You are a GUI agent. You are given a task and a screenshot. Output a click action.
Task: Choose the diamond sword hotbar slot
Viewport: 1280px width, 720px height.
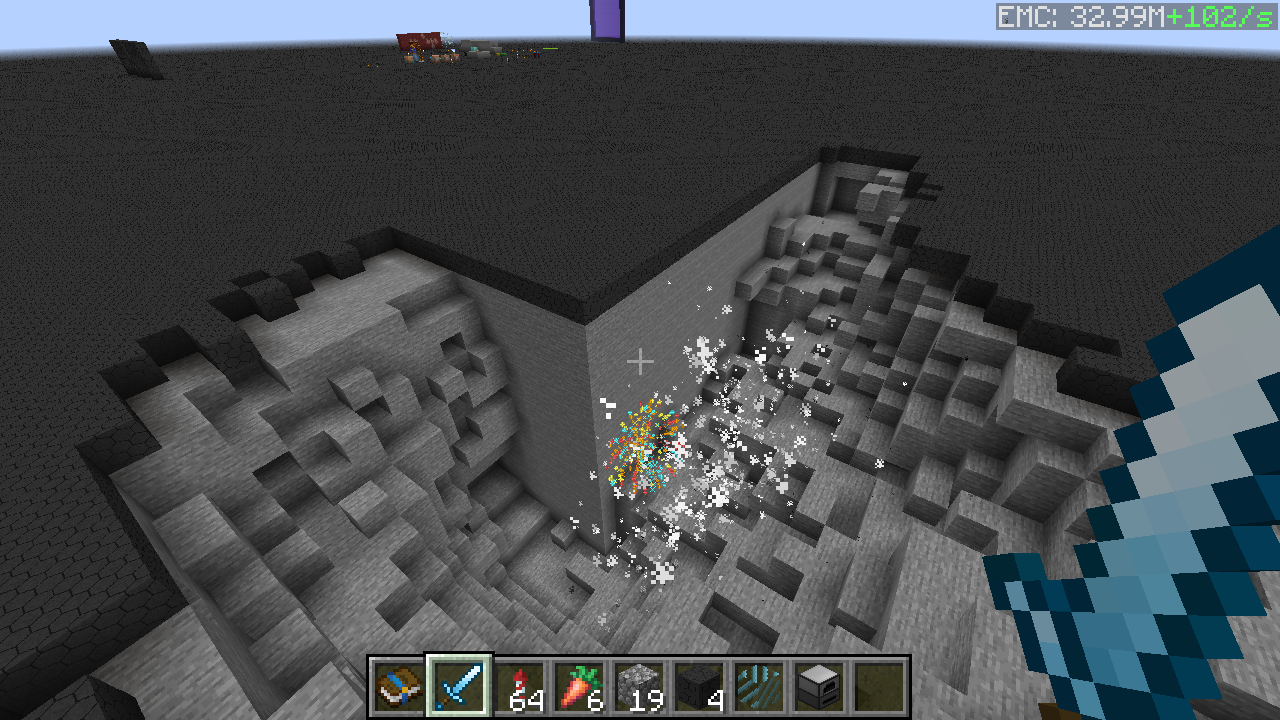[x=459, y=686]
